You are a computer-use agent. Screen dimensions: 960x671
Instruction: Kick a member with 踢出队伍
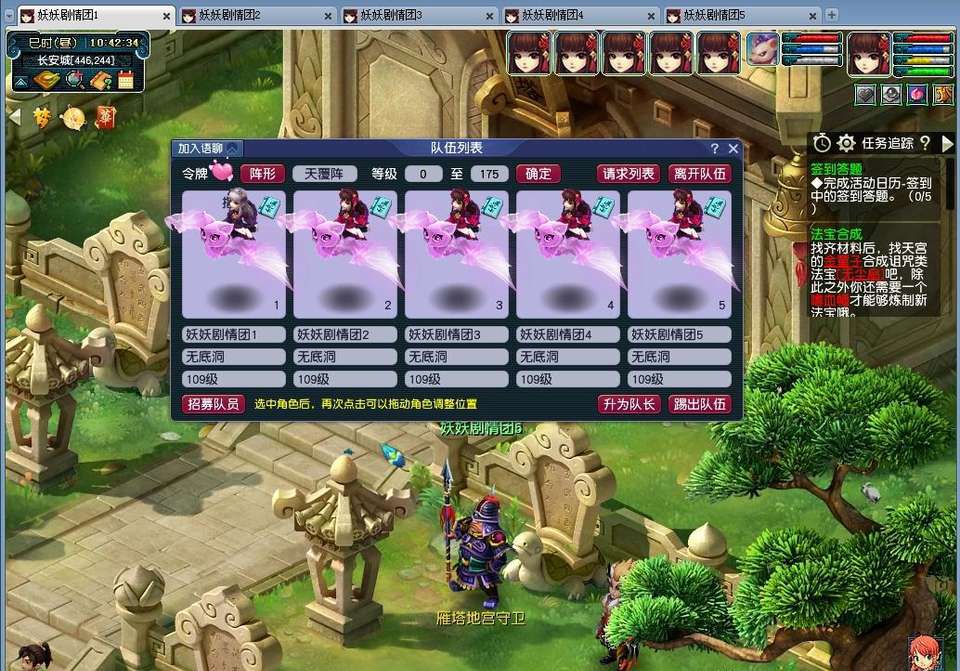(x=700, y=404)
